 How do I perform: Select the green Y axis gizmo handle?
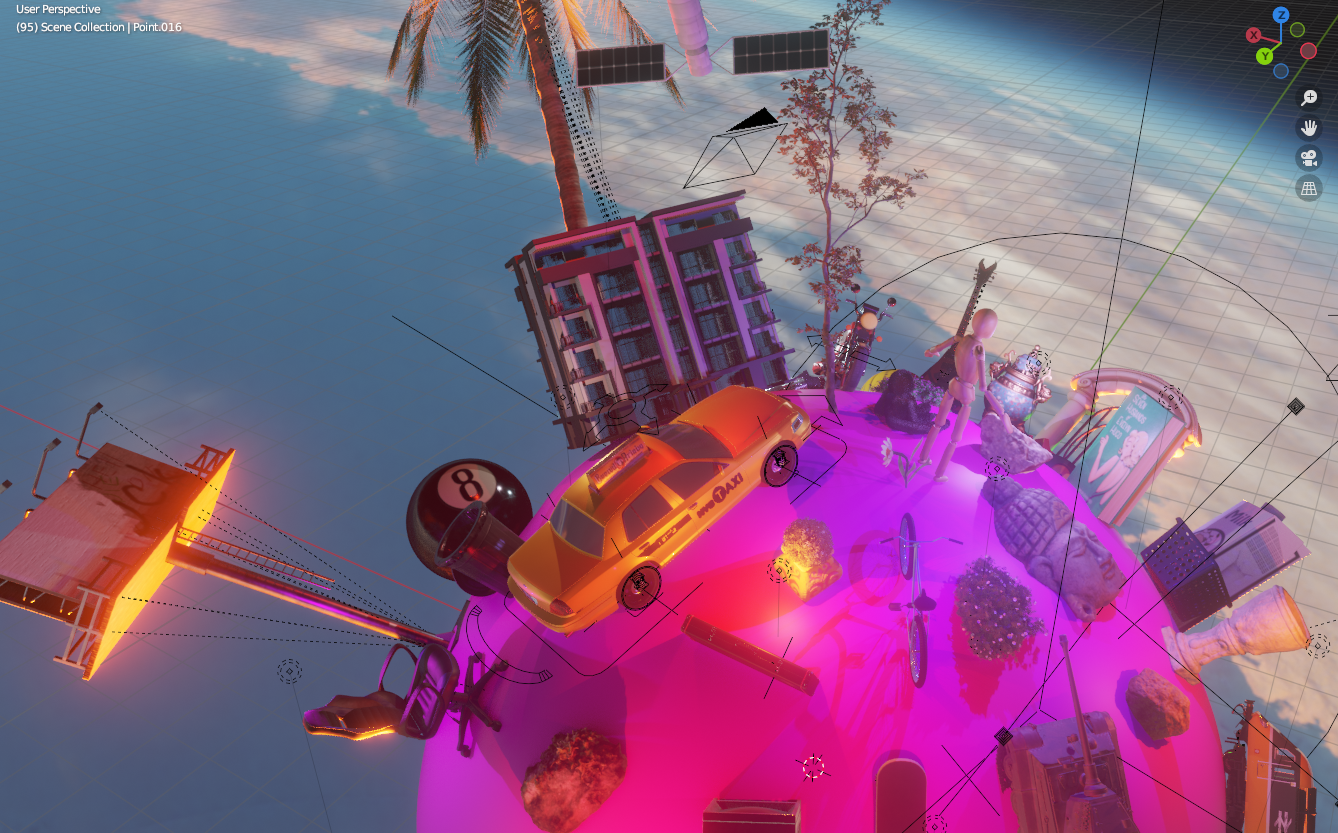[1264, 55]
